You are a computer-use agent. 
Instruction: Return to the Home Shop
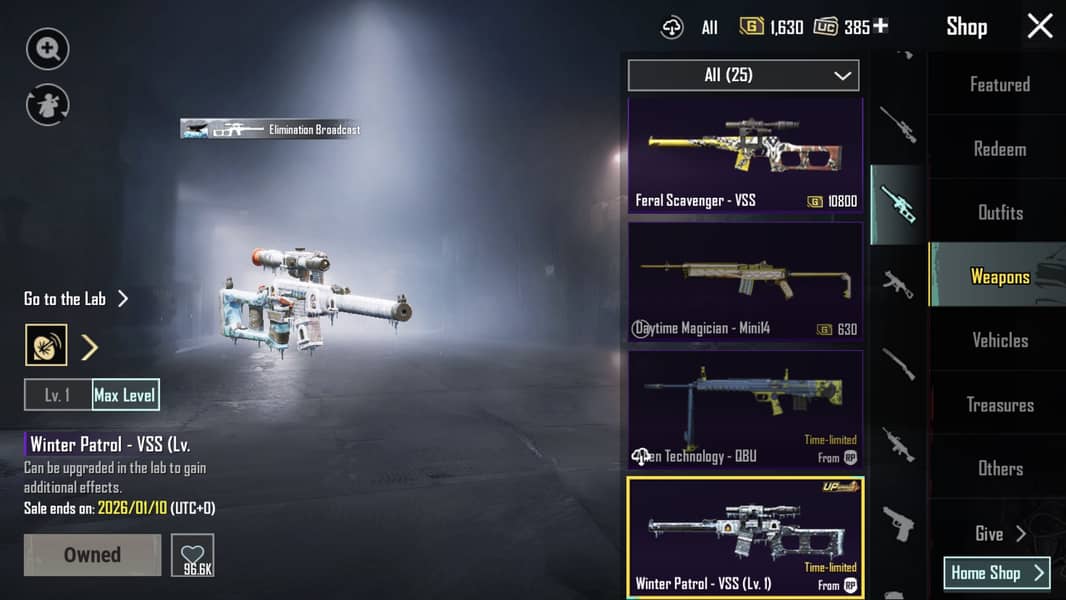(x=996, y=573)
